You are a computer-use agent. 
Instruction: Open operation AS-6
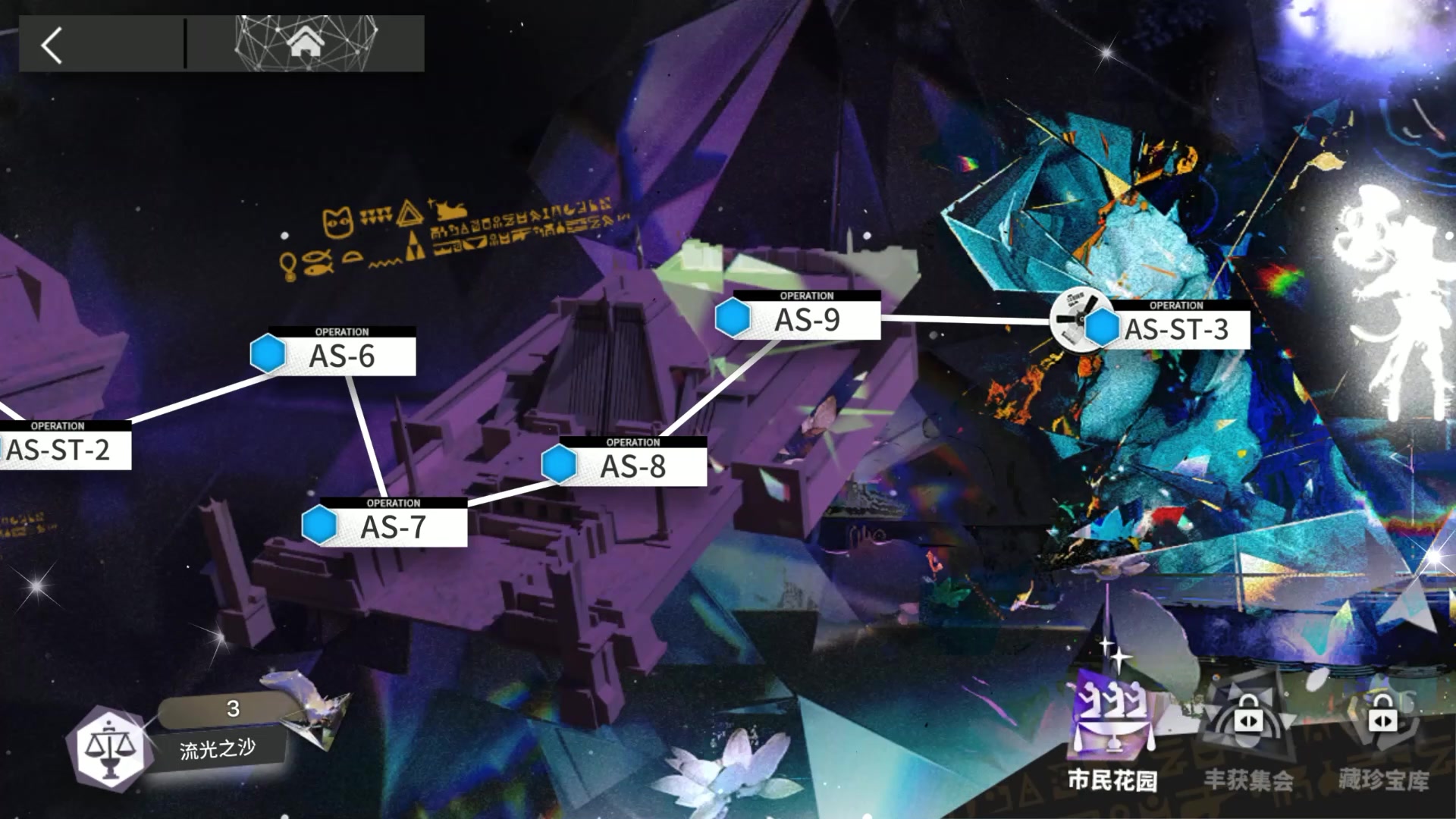pyautogui.click(x=343, y=354)
